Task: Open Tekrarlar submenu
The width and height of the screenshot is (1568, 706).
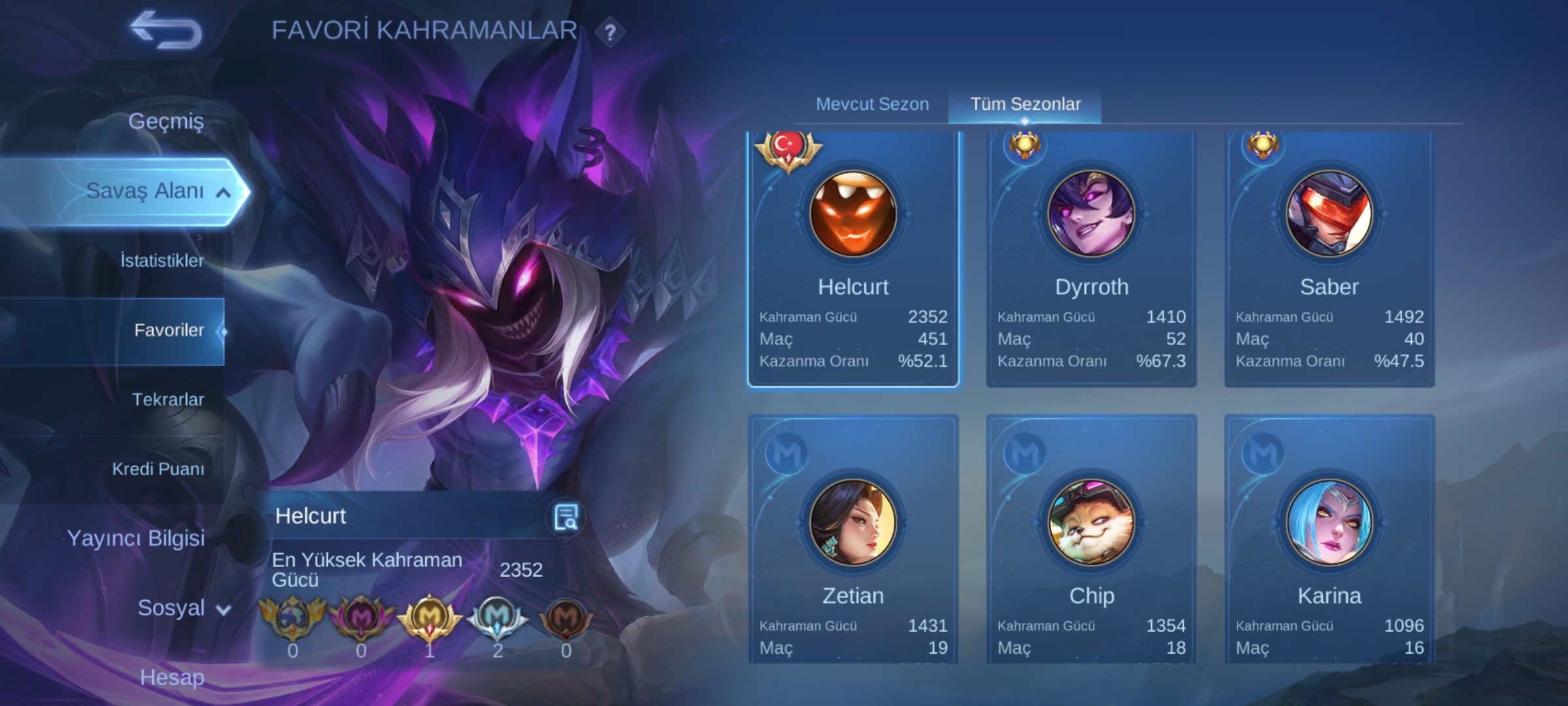Action: click(x=168, y=399)
